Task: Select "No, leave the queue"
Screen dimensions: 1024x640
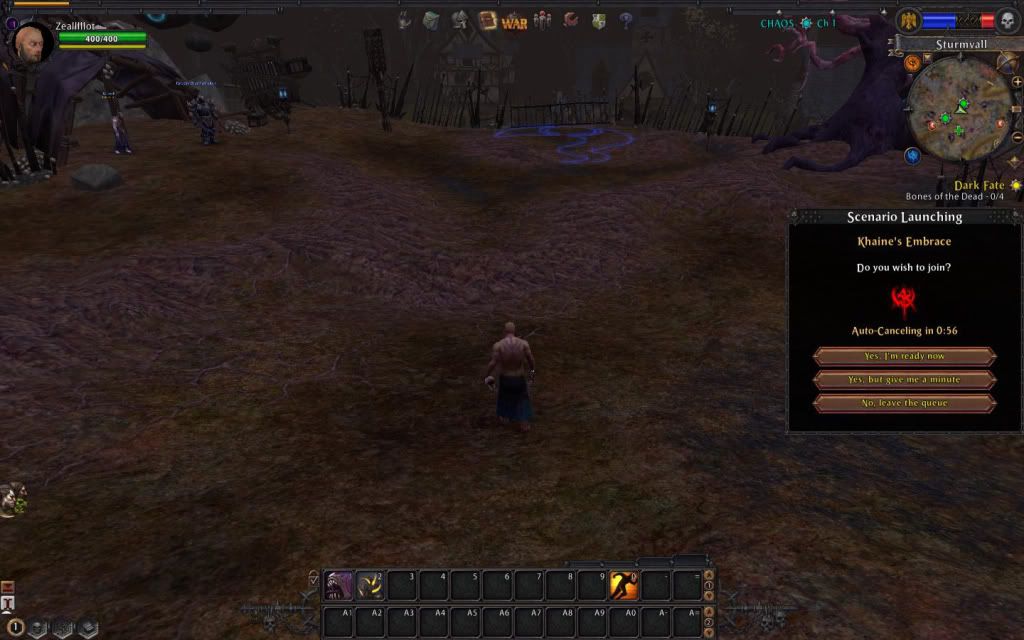Action: point(904,403)
